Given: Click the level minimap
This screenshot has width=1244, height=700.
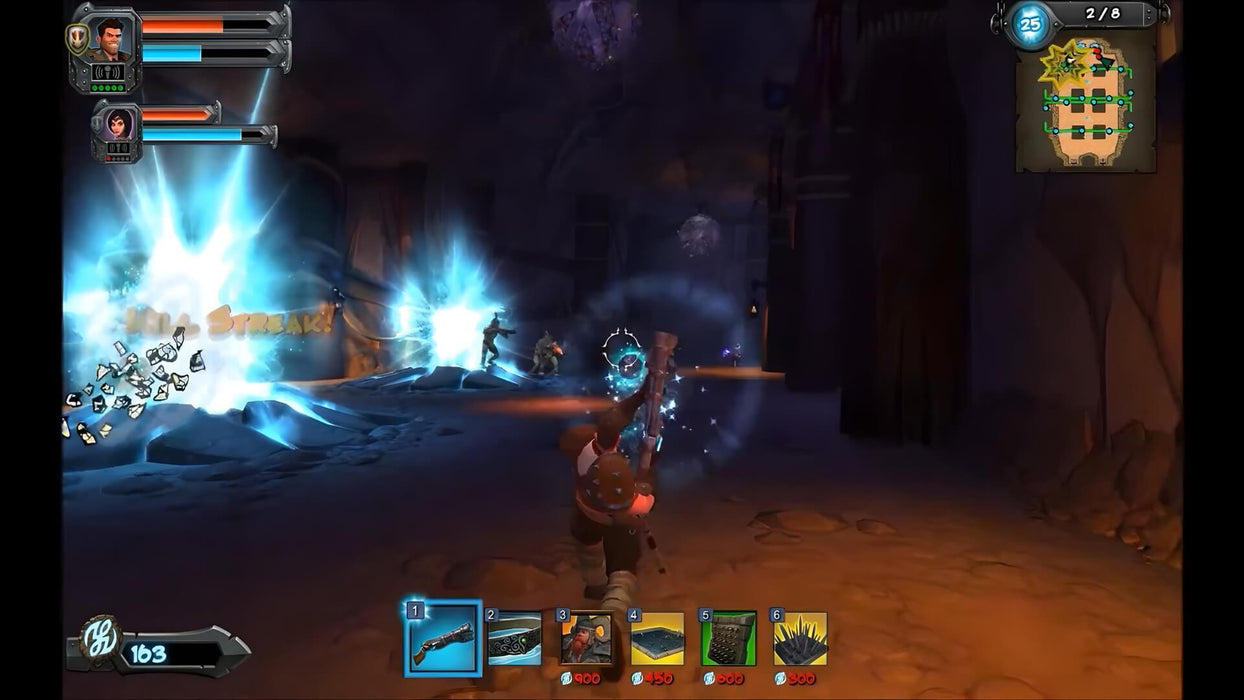Looking at the screenshot, I should pos(1086,103).
